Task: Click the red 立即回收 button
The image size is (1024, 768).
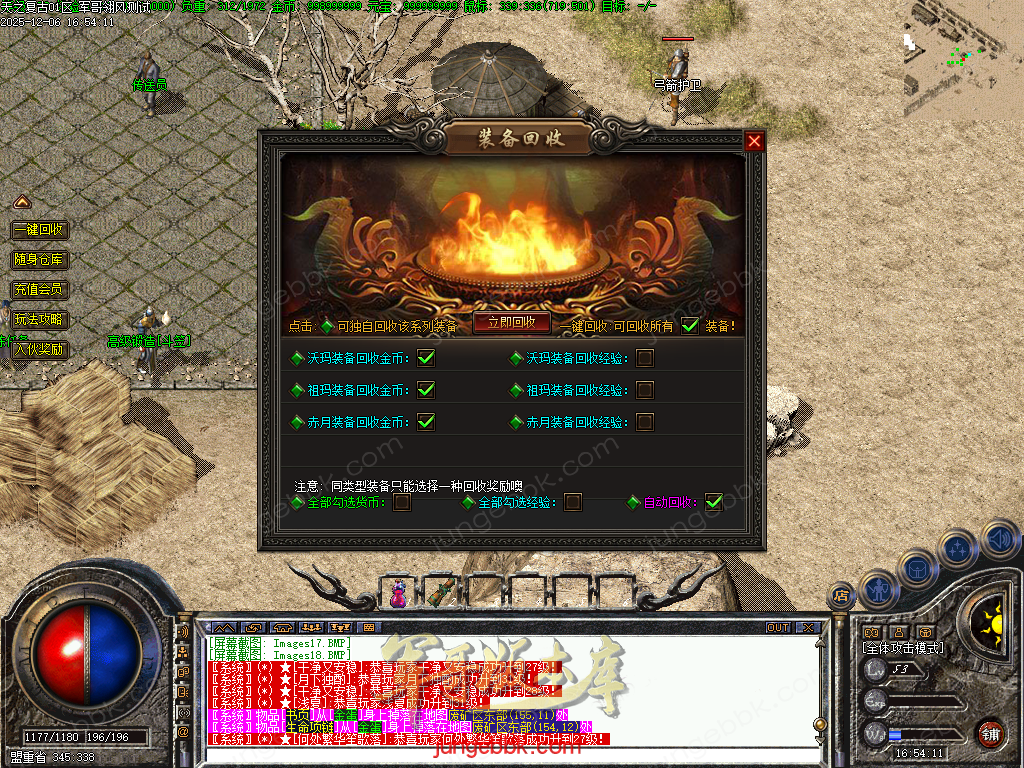Action: 511,322
